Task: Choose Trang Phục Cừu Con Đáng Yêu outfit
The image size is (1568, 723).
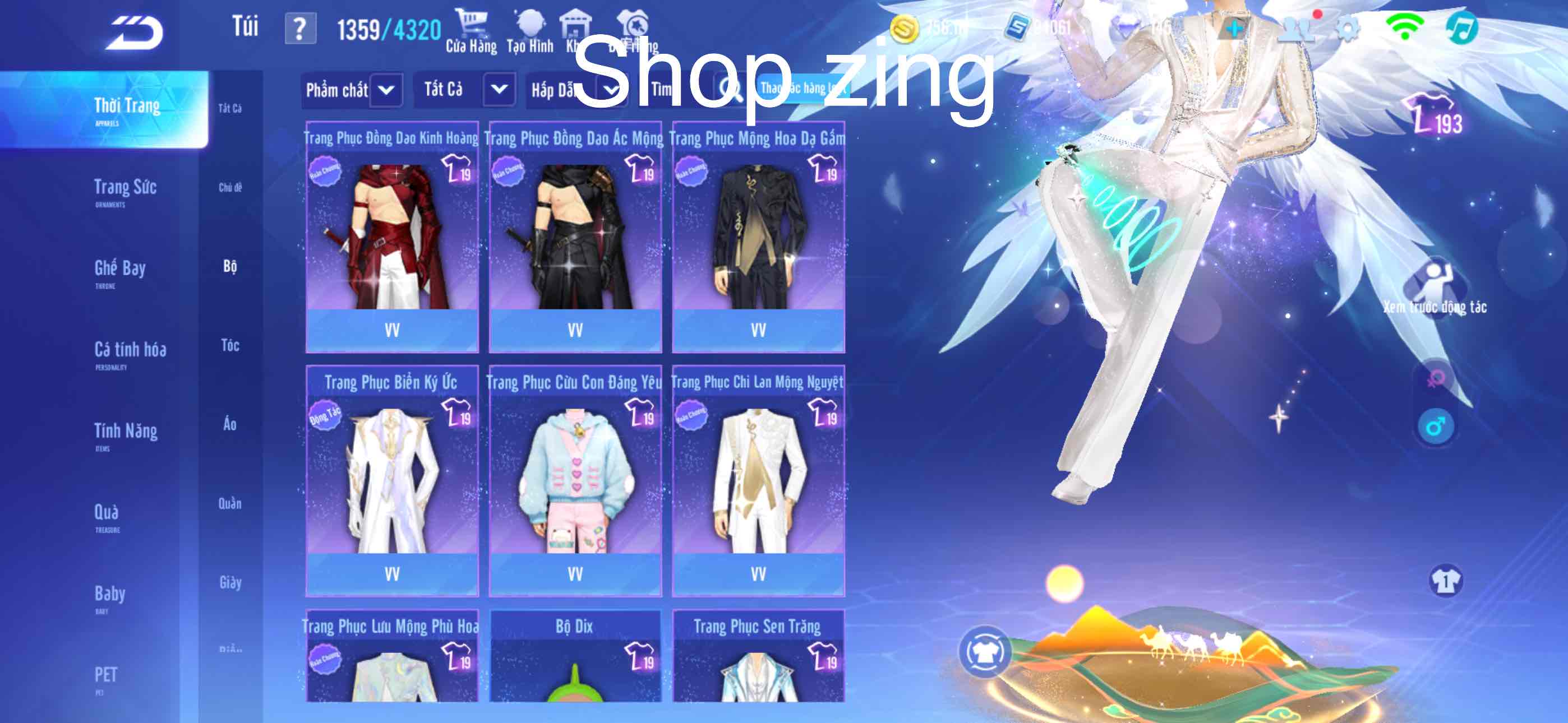Action: 575,481
